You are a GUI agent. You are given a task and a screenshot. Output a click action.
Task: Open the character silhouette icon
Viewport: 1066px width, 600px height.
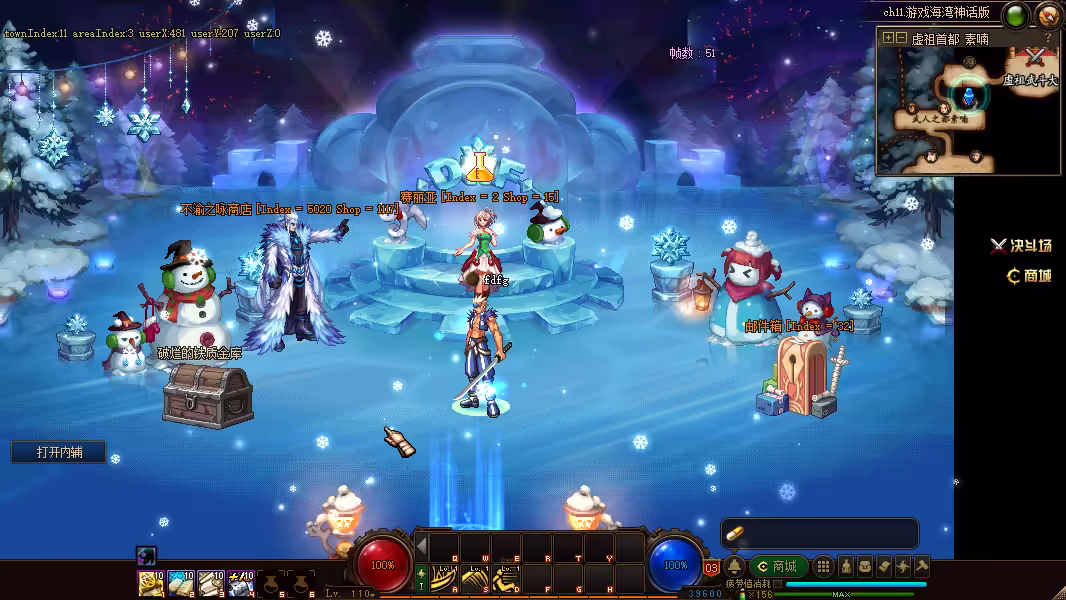[845, 566]
